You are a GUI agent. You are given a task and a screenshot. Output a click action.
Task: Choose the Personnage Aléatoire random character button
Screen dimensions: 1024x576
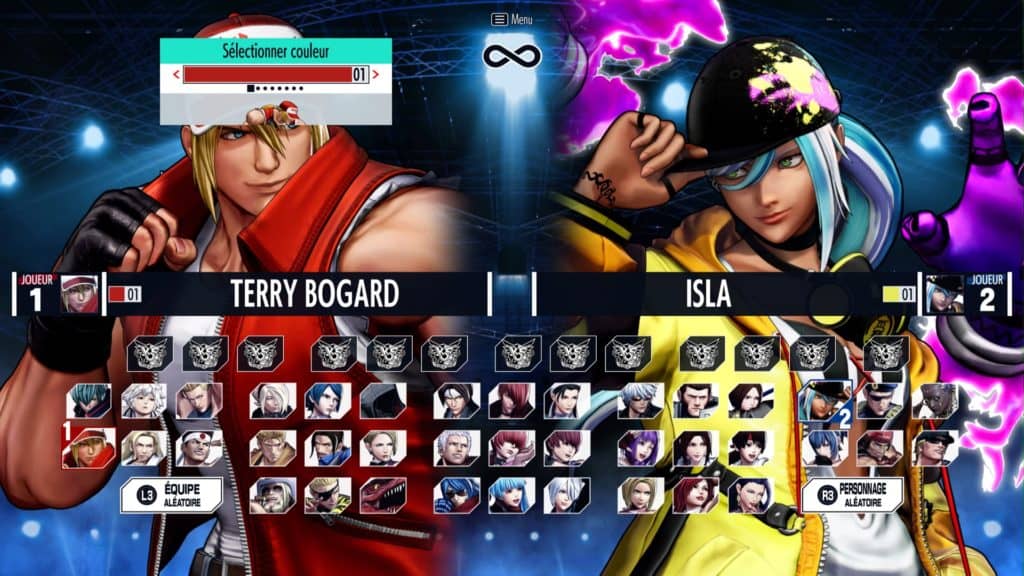pos(852,494)
